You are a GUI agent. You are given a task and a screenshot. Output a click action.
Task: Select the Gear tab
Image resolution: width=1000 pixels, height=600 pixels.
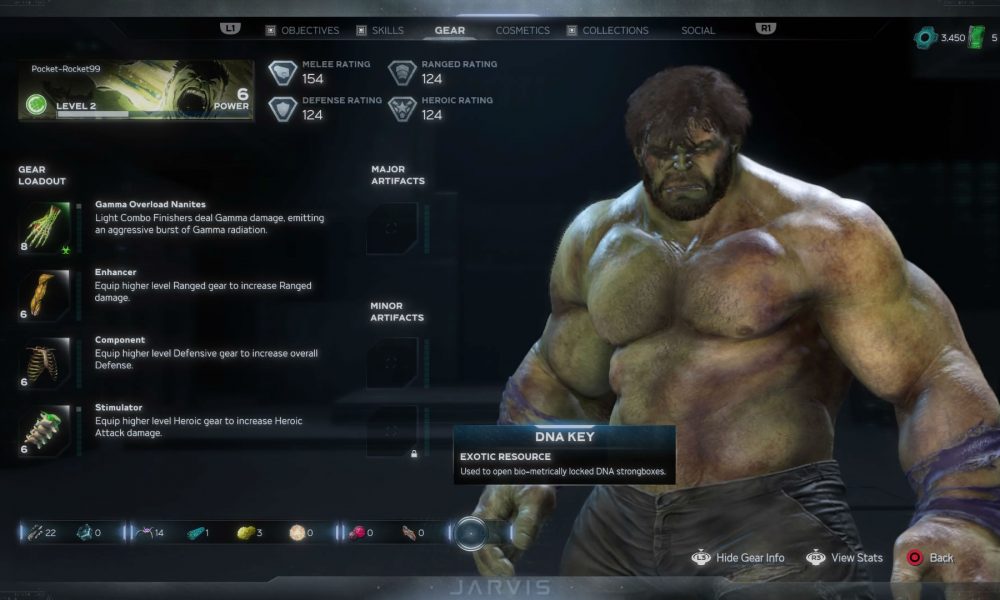pos(449,31)
